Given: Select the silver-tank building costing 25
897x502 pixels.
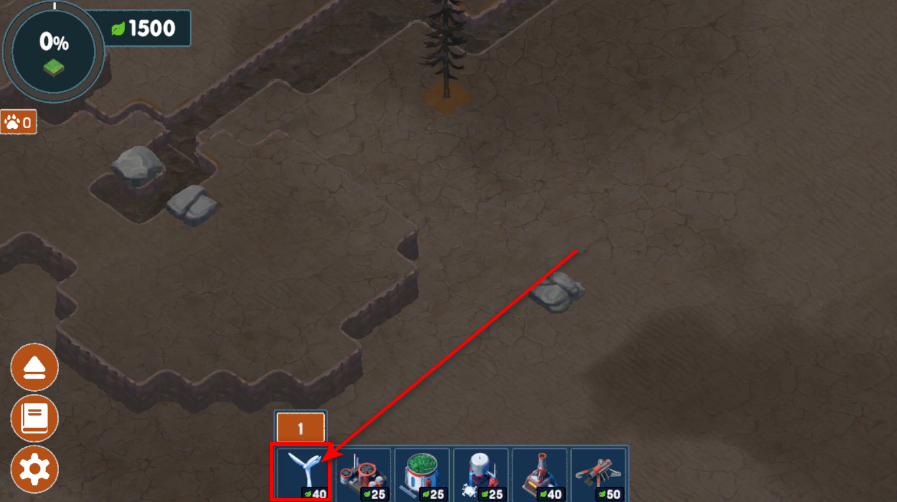Looking at the screenshot, I should [481, 474].
